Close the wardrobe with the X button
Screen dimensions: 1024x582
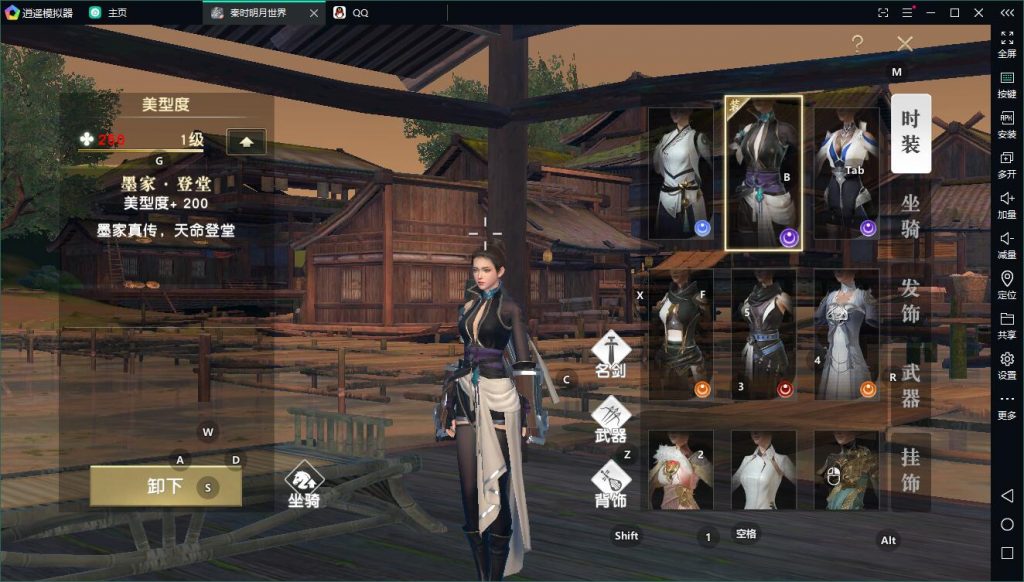coord(905,43)
